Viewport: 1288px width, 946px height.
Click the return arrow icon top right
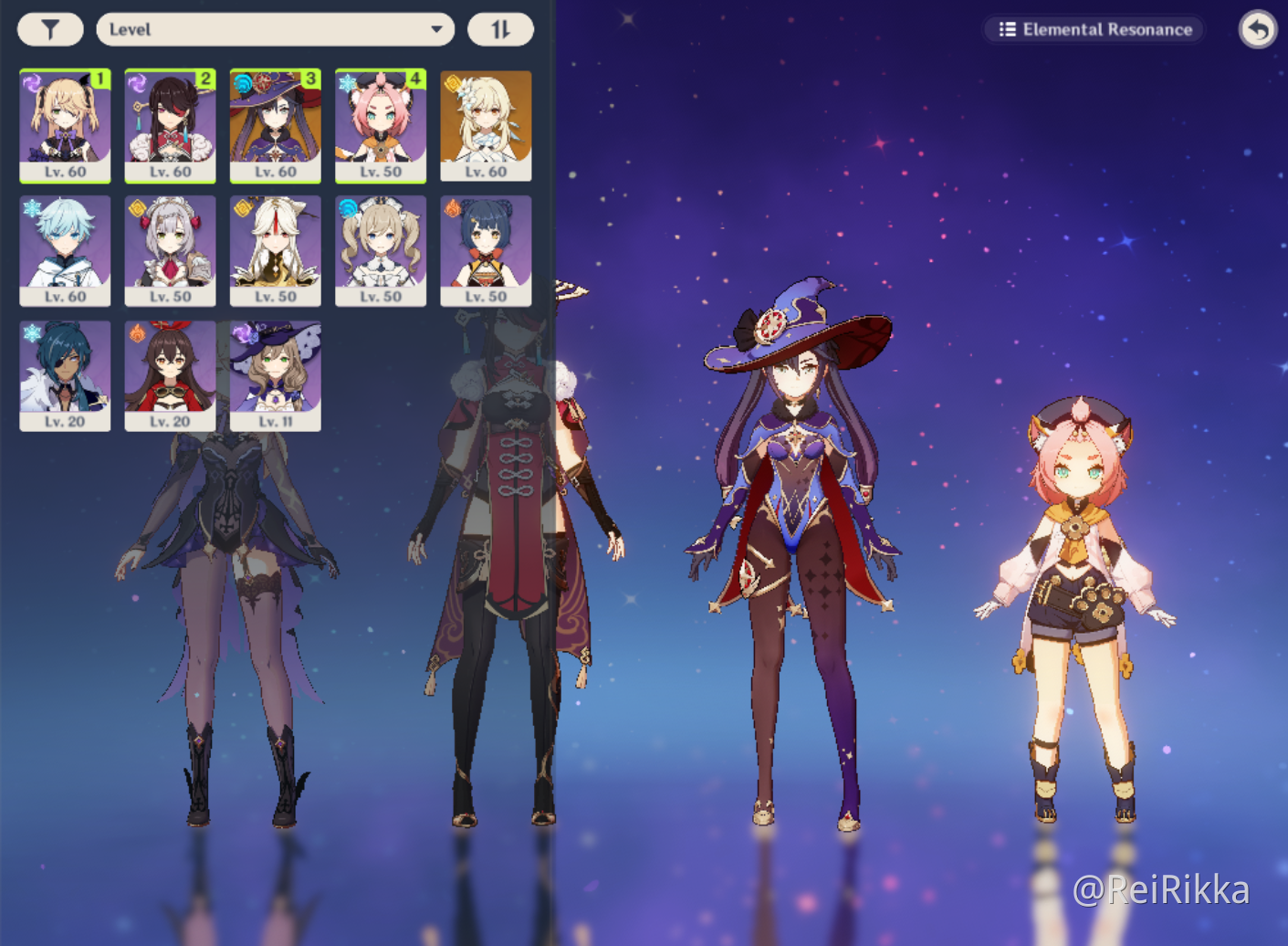pyautogui.click(x=1257, y=30)
